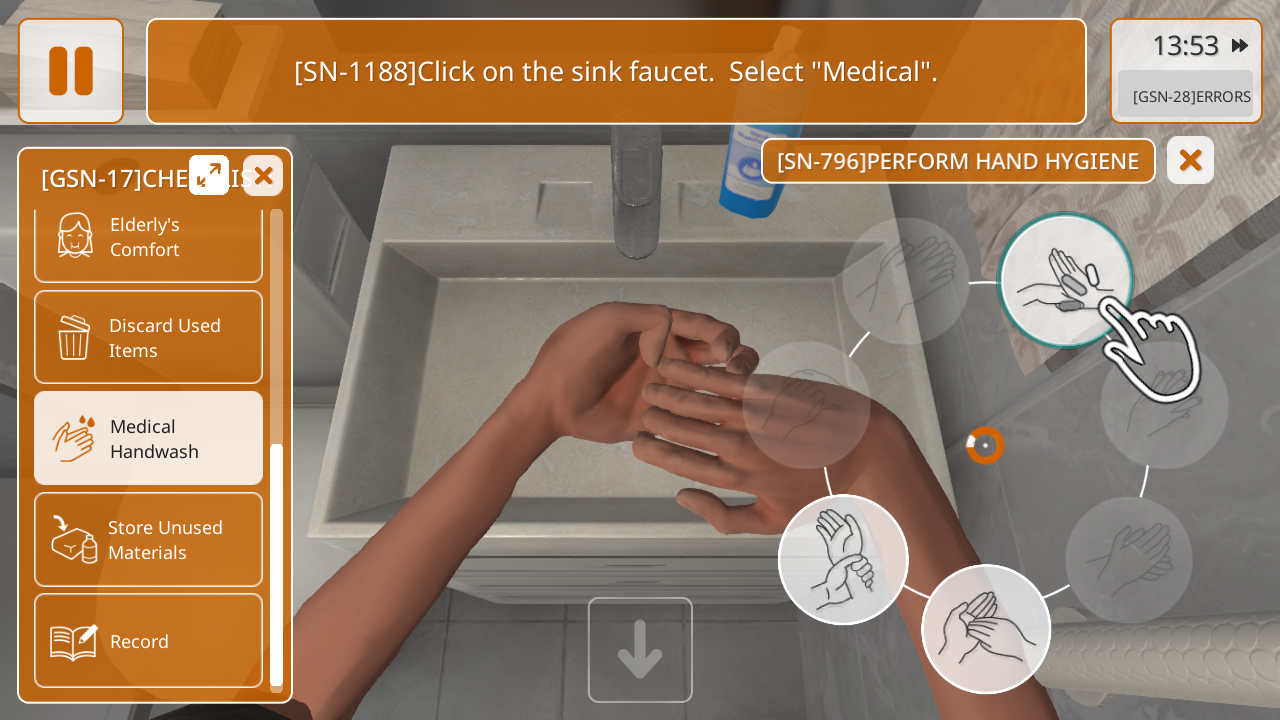Click the down arrow button
1280x720 pixels.
click(x=640, y=650)
